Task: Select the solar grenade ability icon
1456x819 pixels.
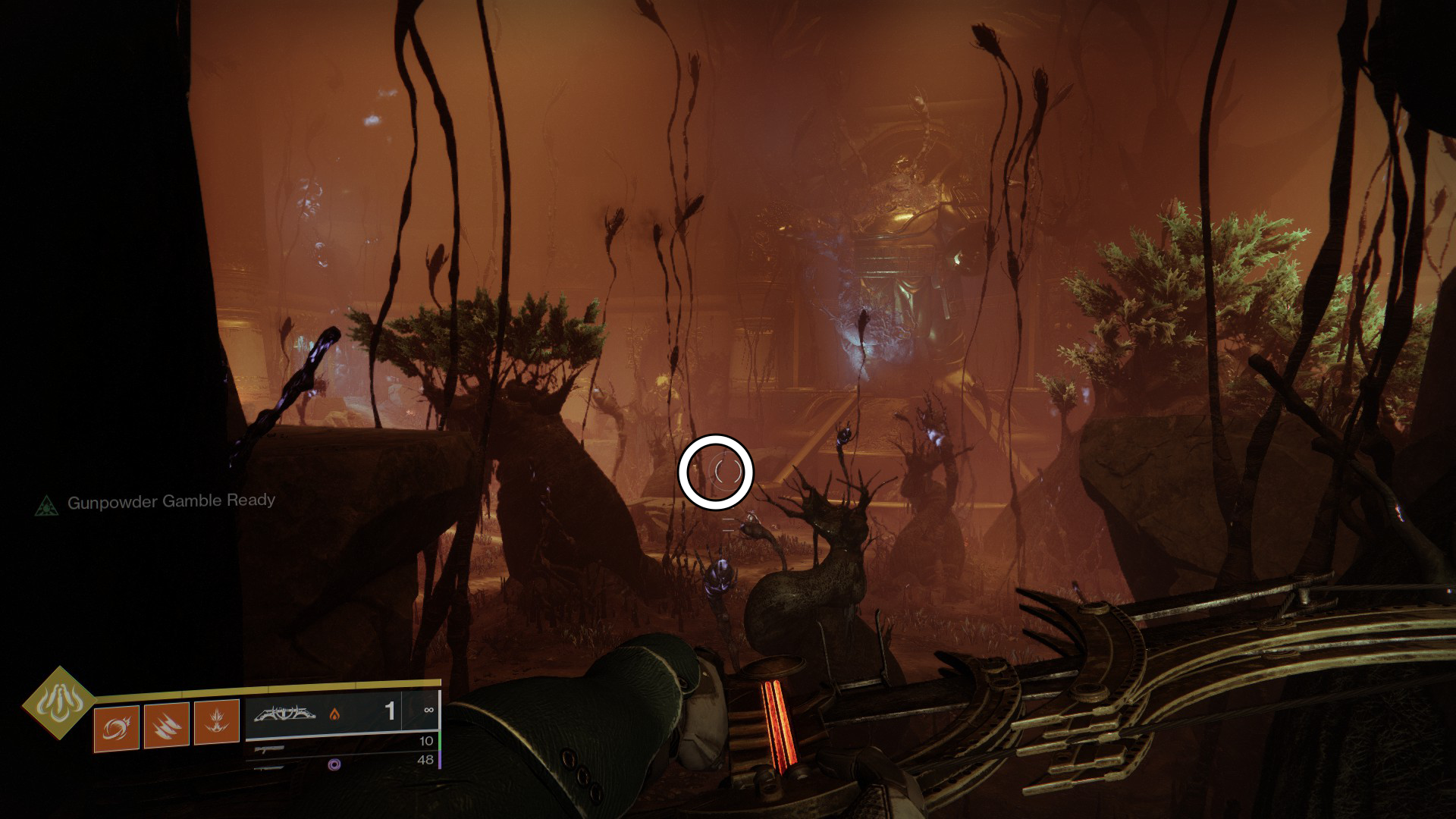Action: click(x=116, y=728)
